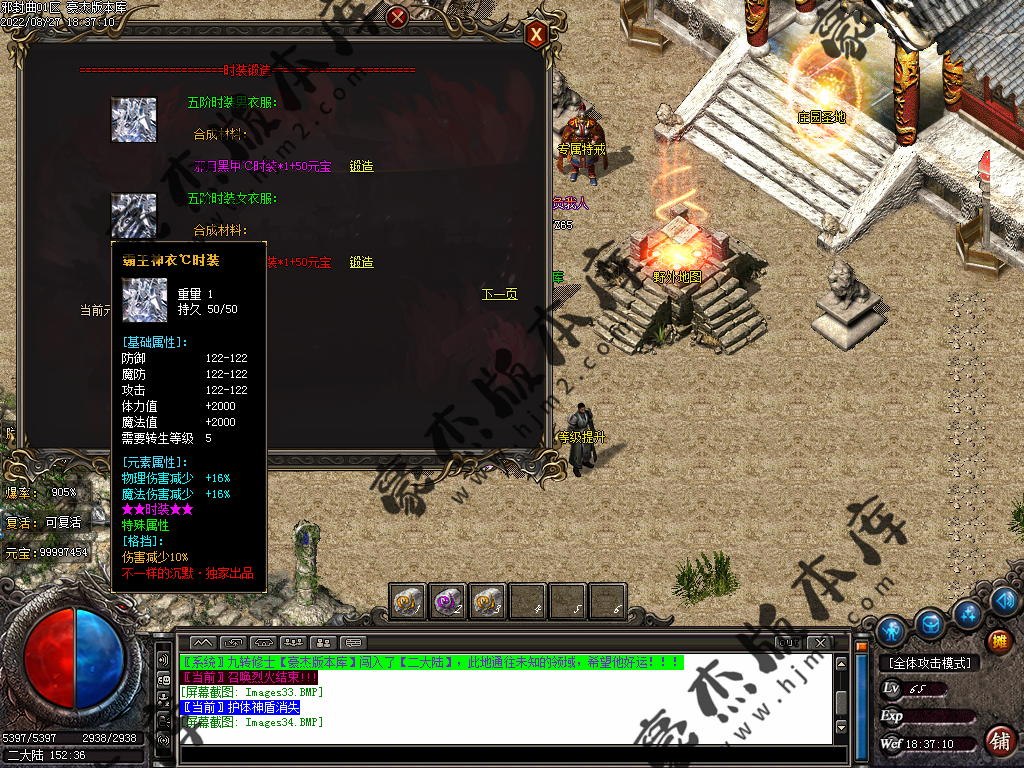1024x768 pixels.
Task: Click the chat log scrollbar
Action: point(842,695)
